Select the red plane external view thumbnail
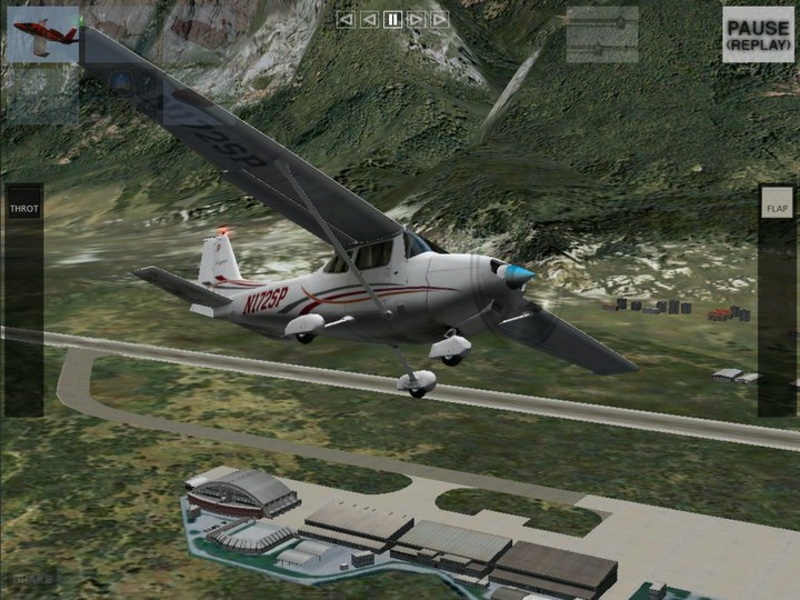This screenshot has height=600, width=800. [43, 35]
